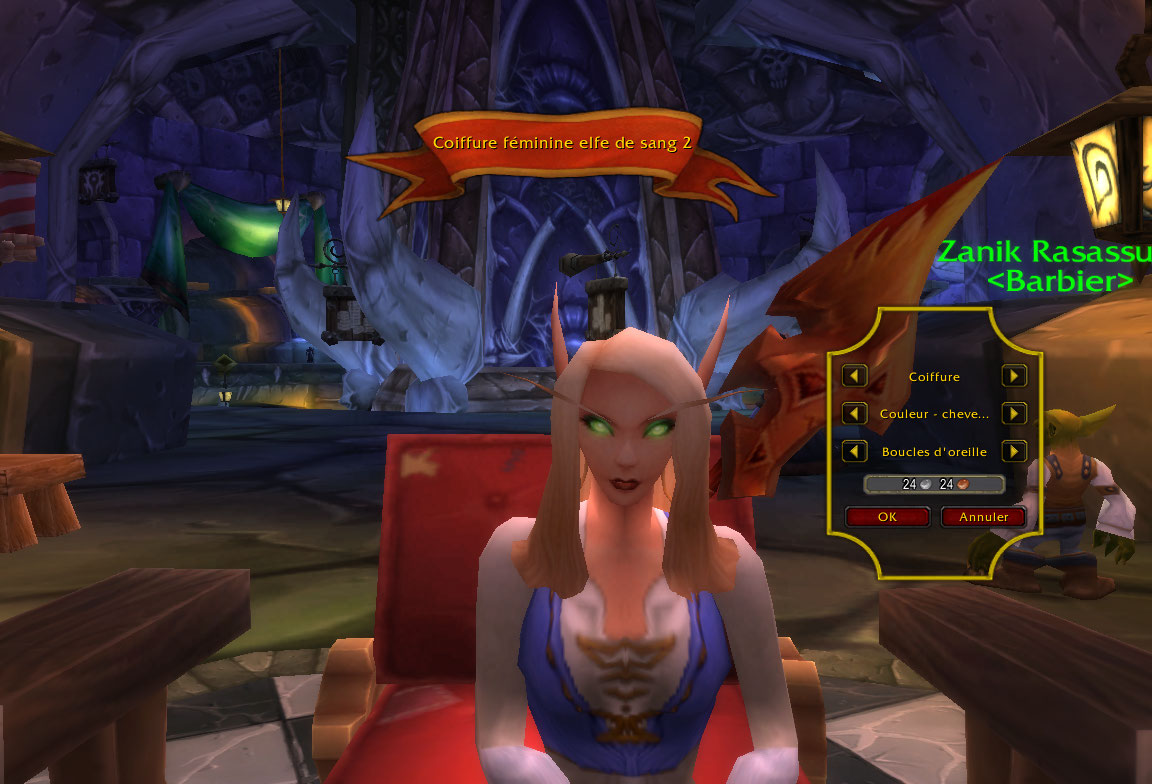Switch to previous Boucles d'oreille option
The height and width of the screenshot is (784, 1152).
(854, 451)
